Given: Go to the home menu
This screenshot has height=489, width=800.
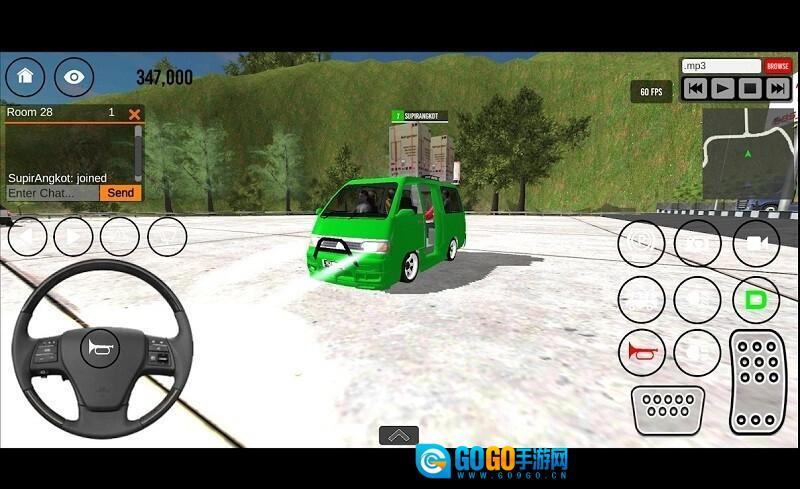Looking at the screenshot, I should pos(25,76).
